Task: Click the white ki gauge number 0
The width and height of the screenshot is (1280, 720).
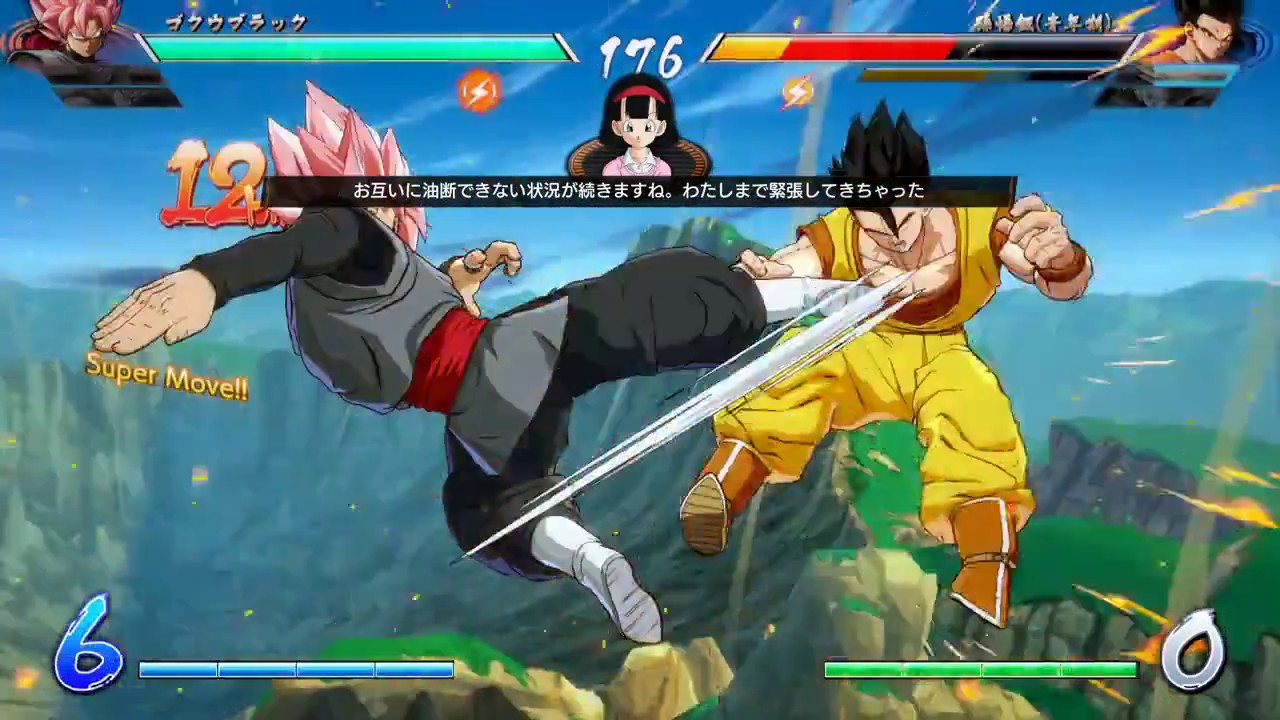Action: click(x=1195, y=650)
